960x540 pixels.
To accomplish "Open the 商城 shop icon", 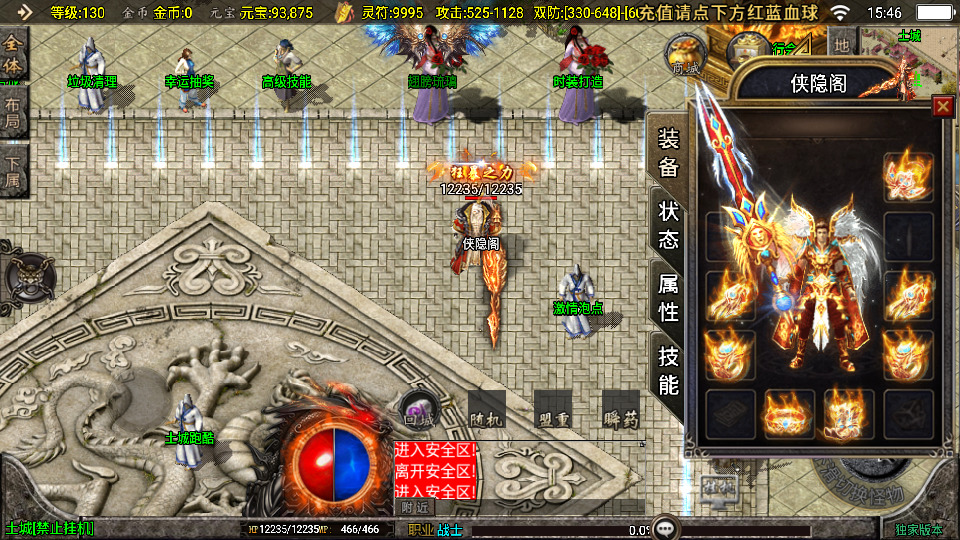I will pyautogui.click(x=686, y=55).
